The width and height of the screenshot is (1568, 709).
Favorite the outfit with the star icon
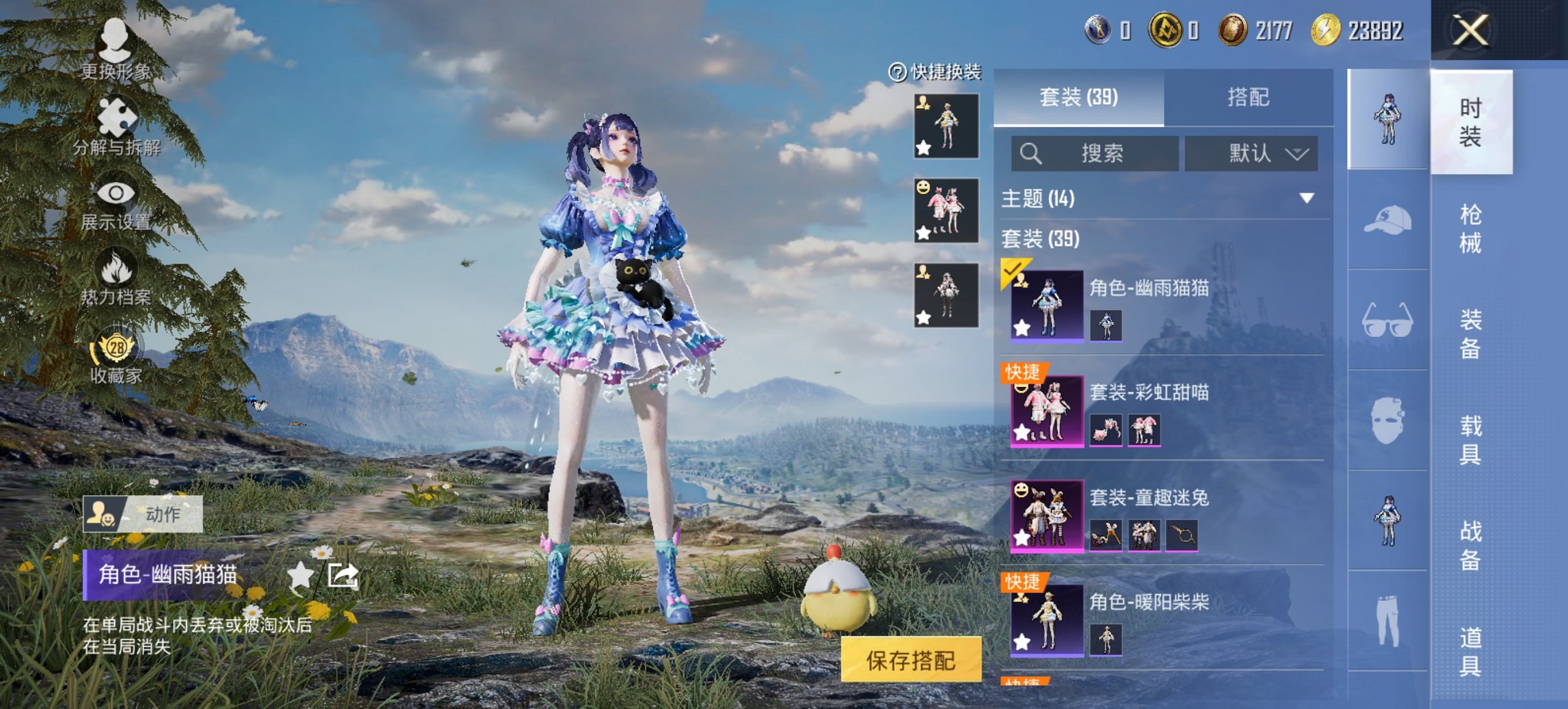click(300, 575)
